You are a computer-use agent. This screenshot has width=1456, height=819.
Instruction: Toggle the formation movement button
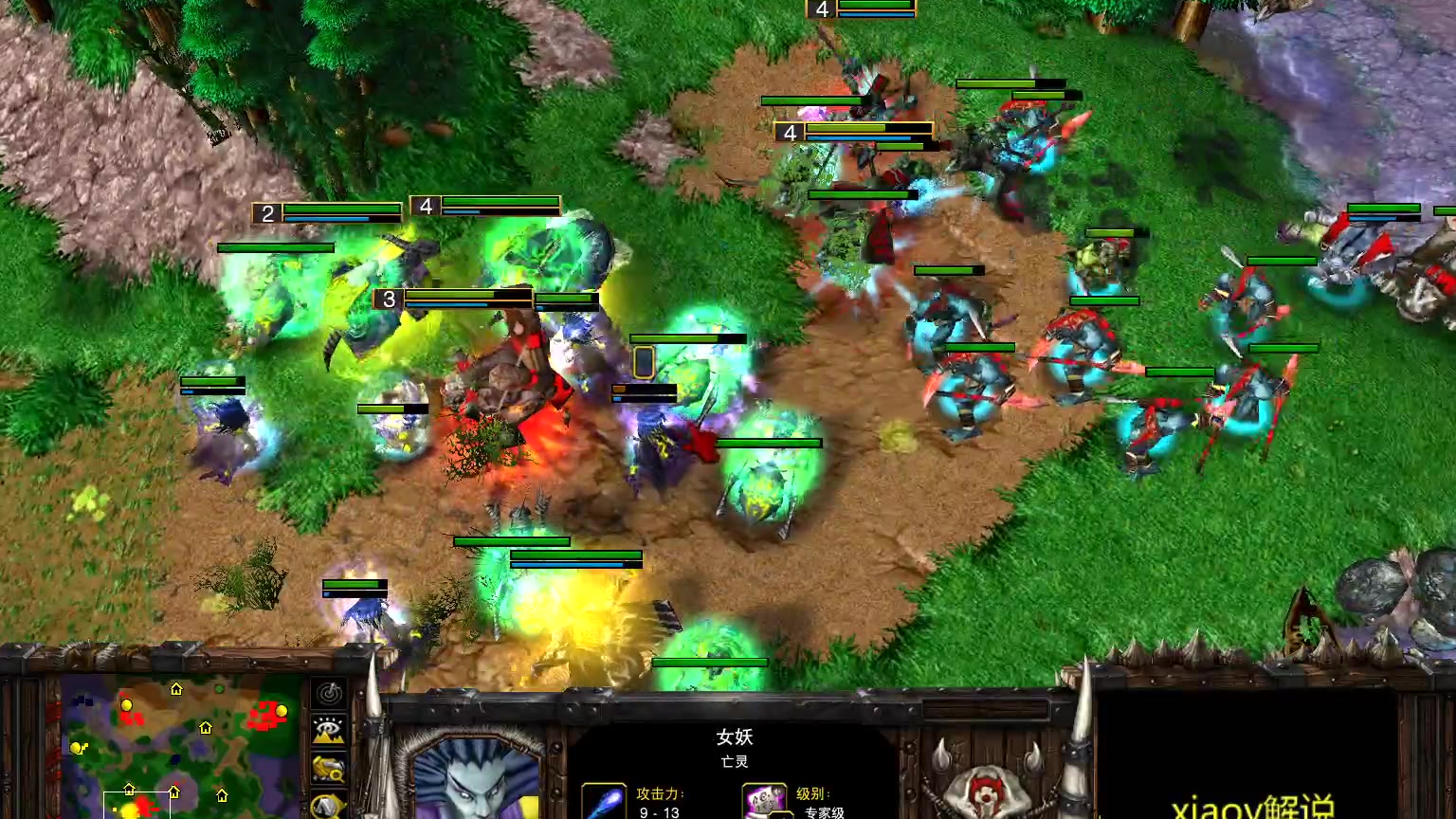(x=329, y=806)
